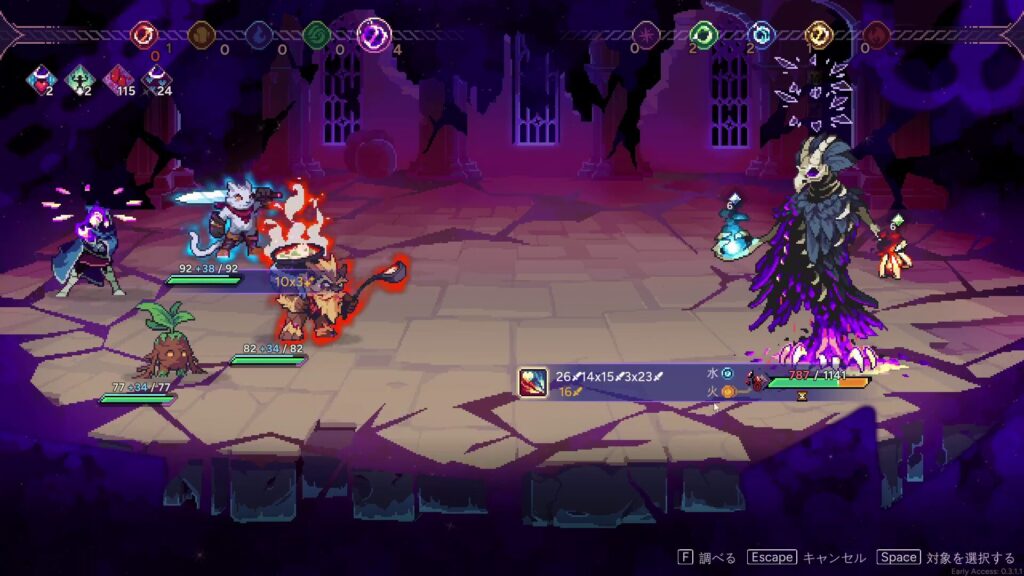Select the red slash orb showing 1
1024x576 pixels.
click(x=145, y=36)
